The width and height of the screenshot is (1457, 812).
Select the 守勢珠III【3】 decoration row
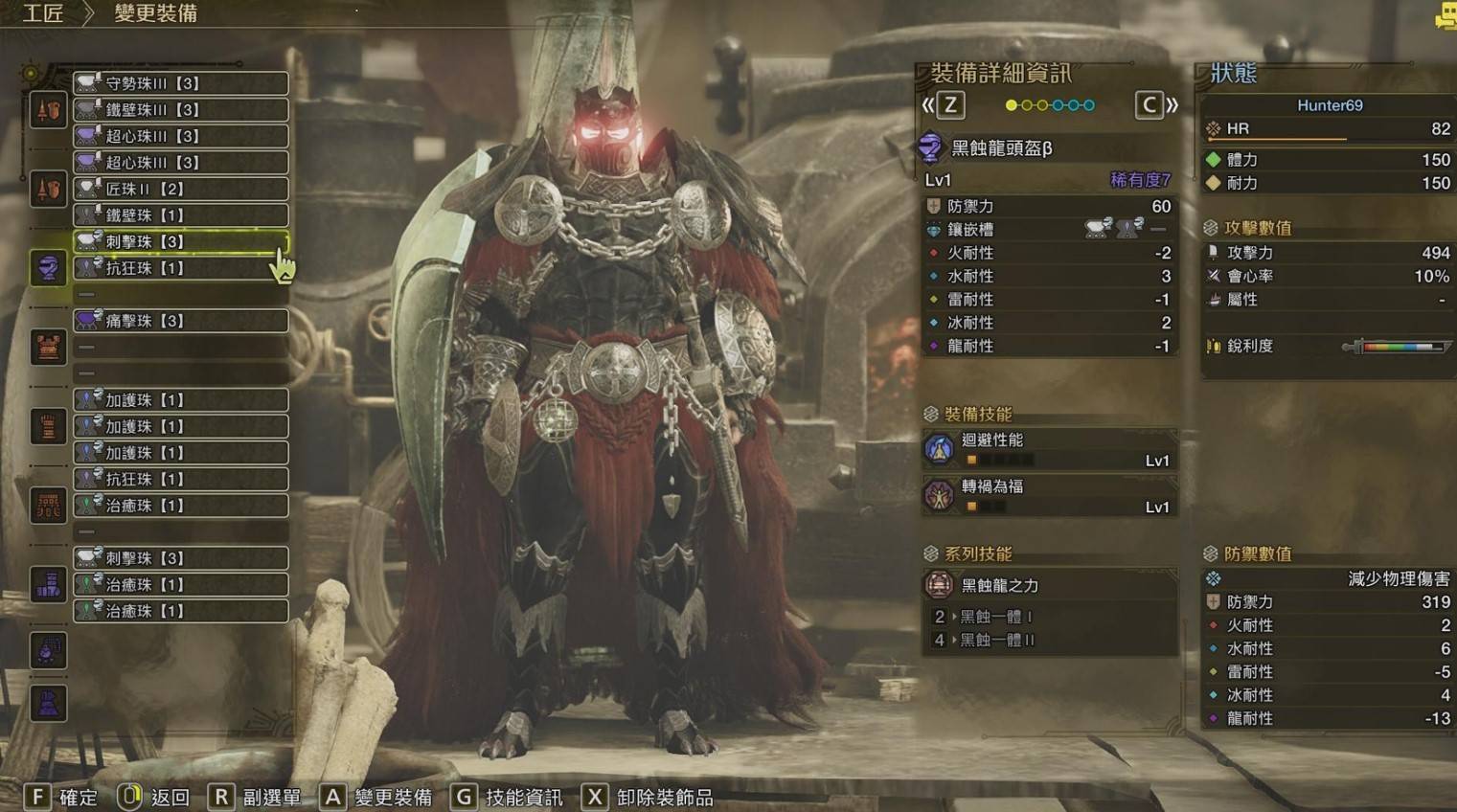[x=181, y=83]
